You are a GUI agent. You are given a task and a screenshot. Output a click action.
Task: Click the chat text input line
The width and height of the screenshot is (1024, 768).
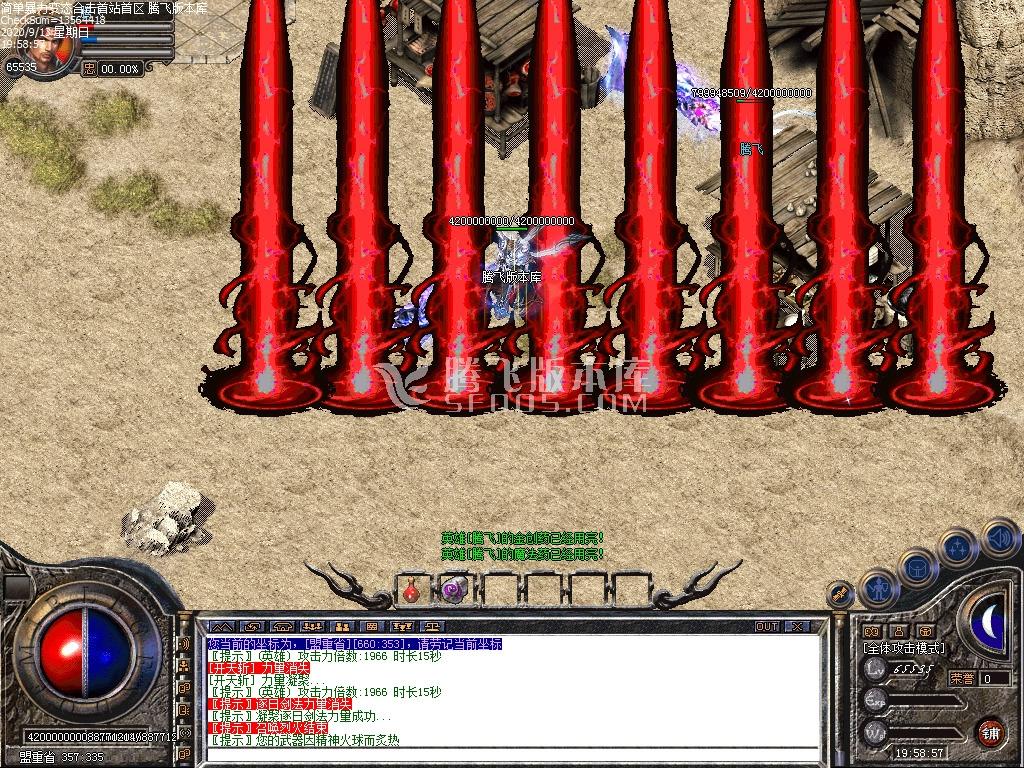510,757
